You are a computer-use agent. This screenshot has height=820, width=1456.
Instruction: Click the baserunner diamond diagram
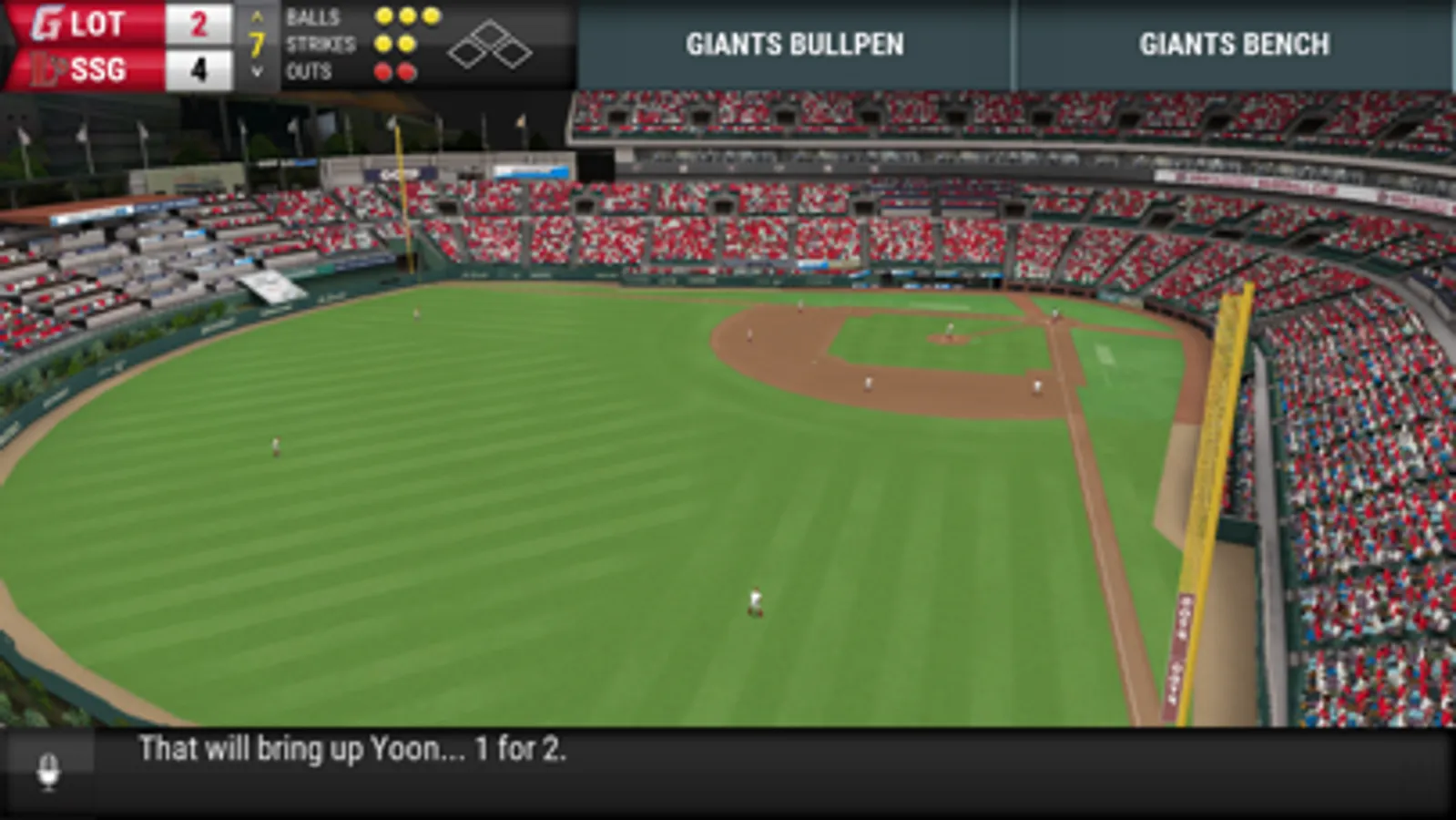(x=492, y=44)
